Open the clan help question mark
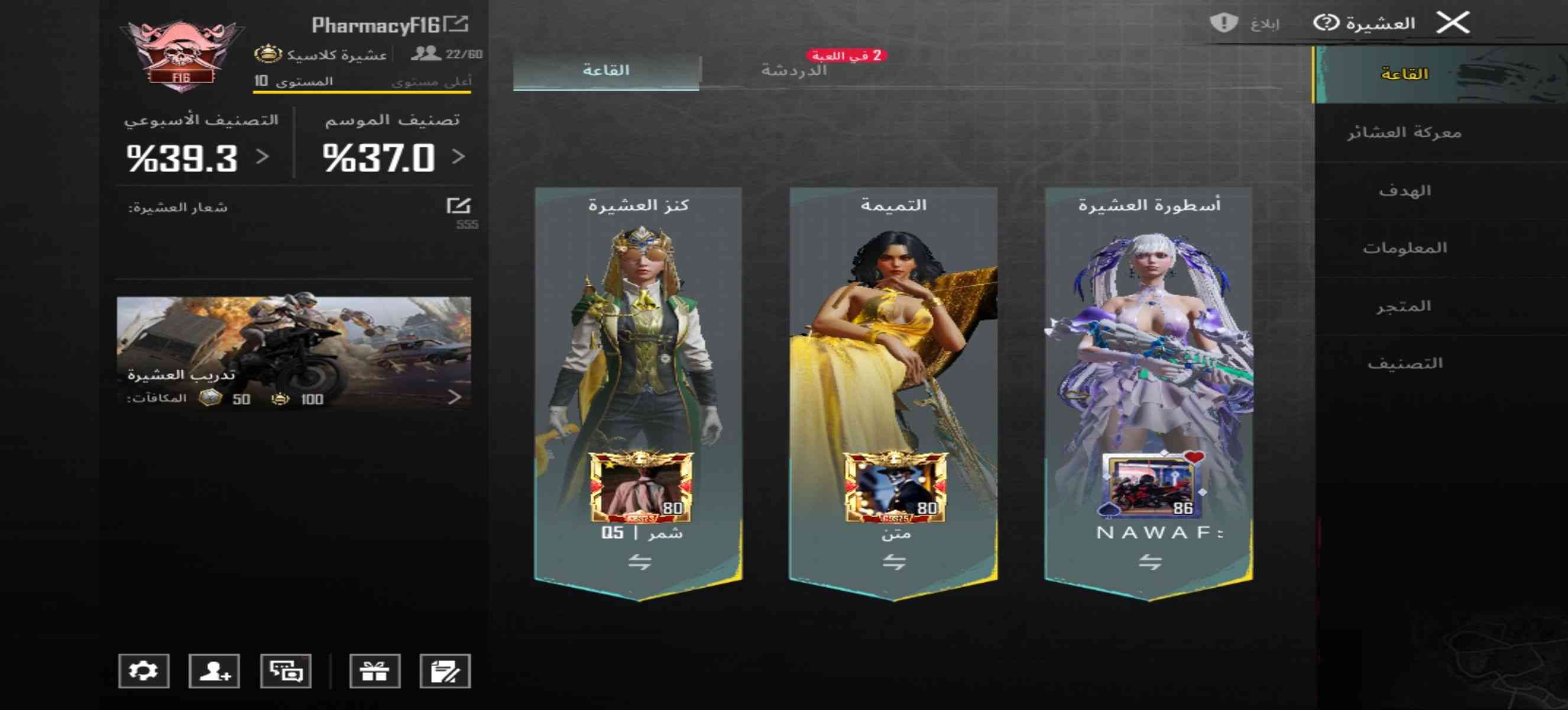Image resolution: width=1568 pixels, height=710 pixels. click(1325, 23)
